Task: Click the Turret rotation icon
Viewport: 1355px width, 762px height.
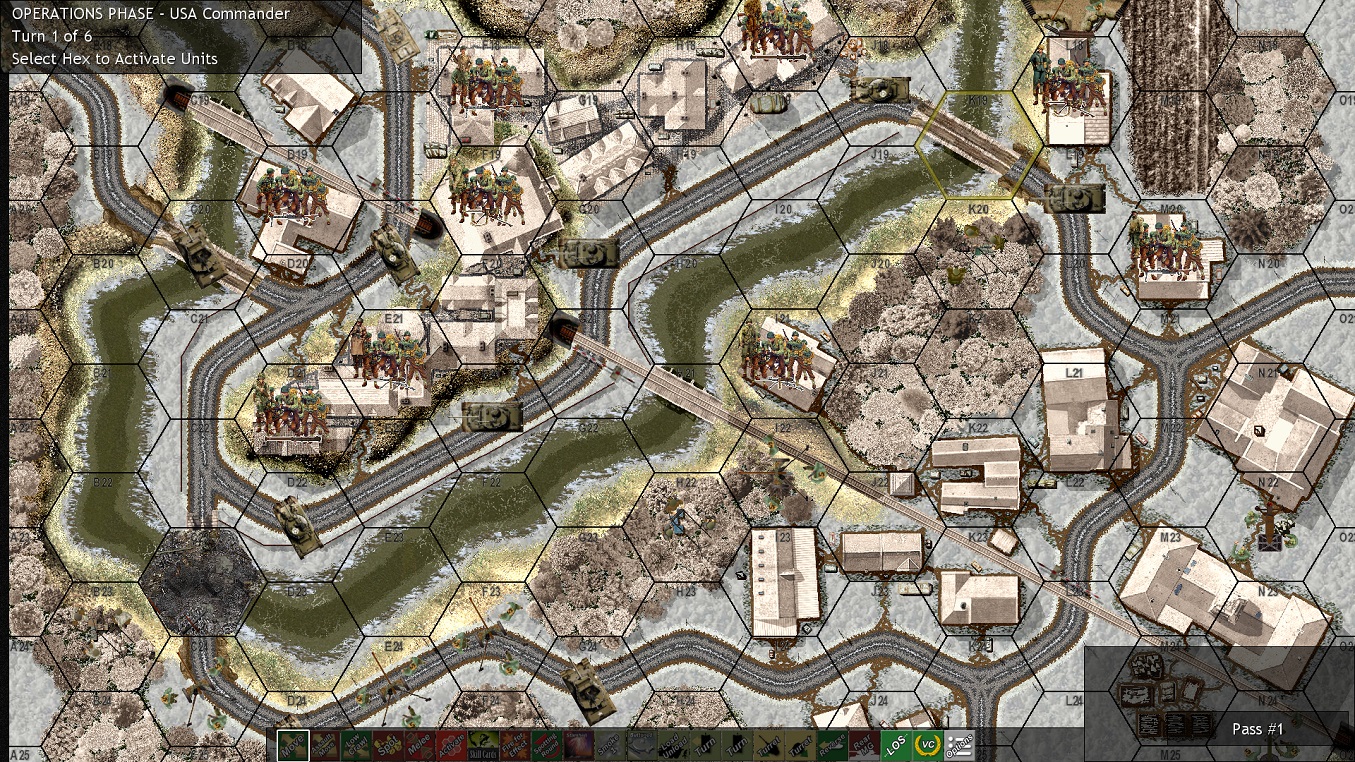Action: [x=766, y=744]
